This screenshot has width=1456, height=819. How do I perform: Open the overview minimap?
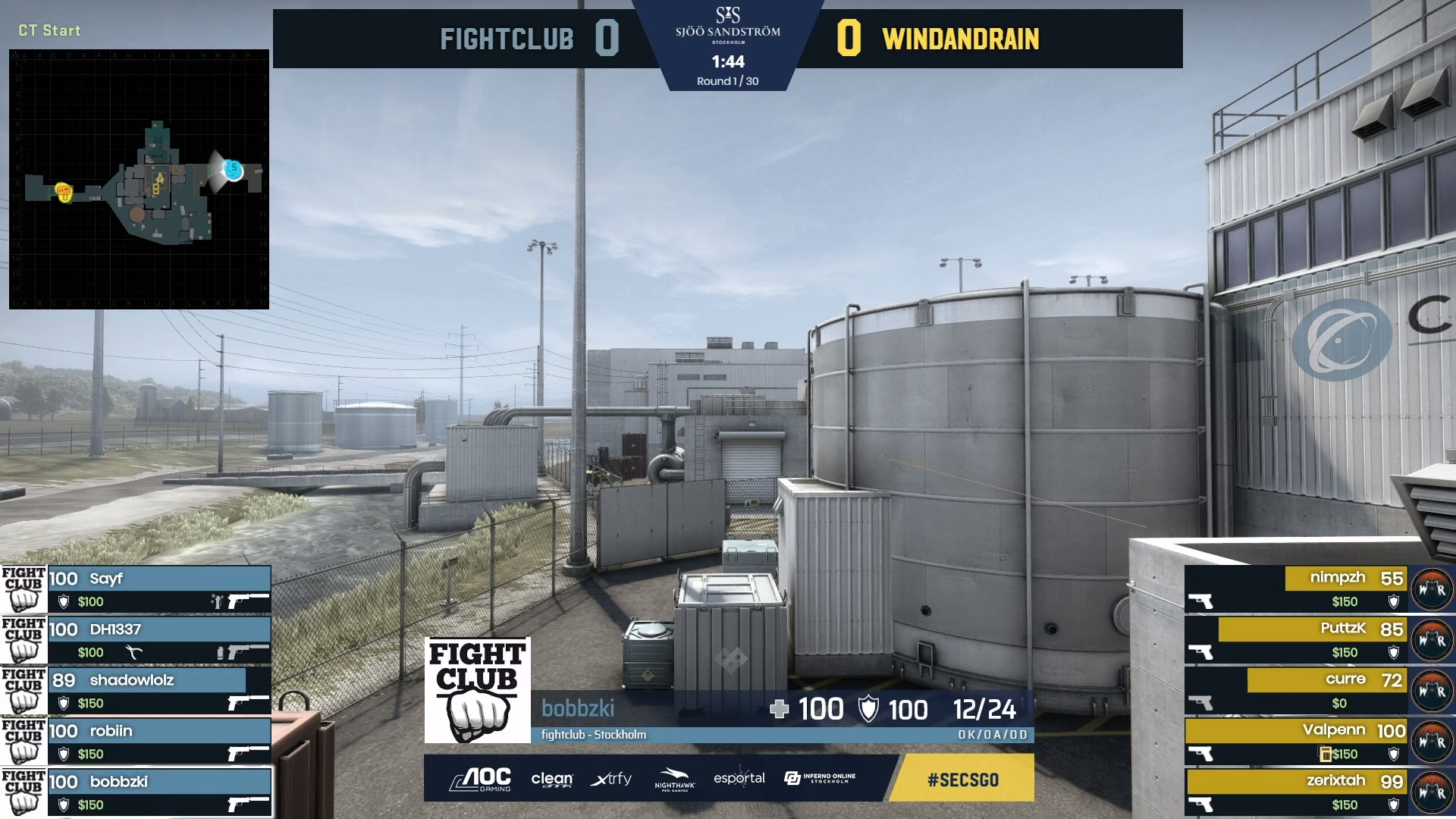pos(139,179)
